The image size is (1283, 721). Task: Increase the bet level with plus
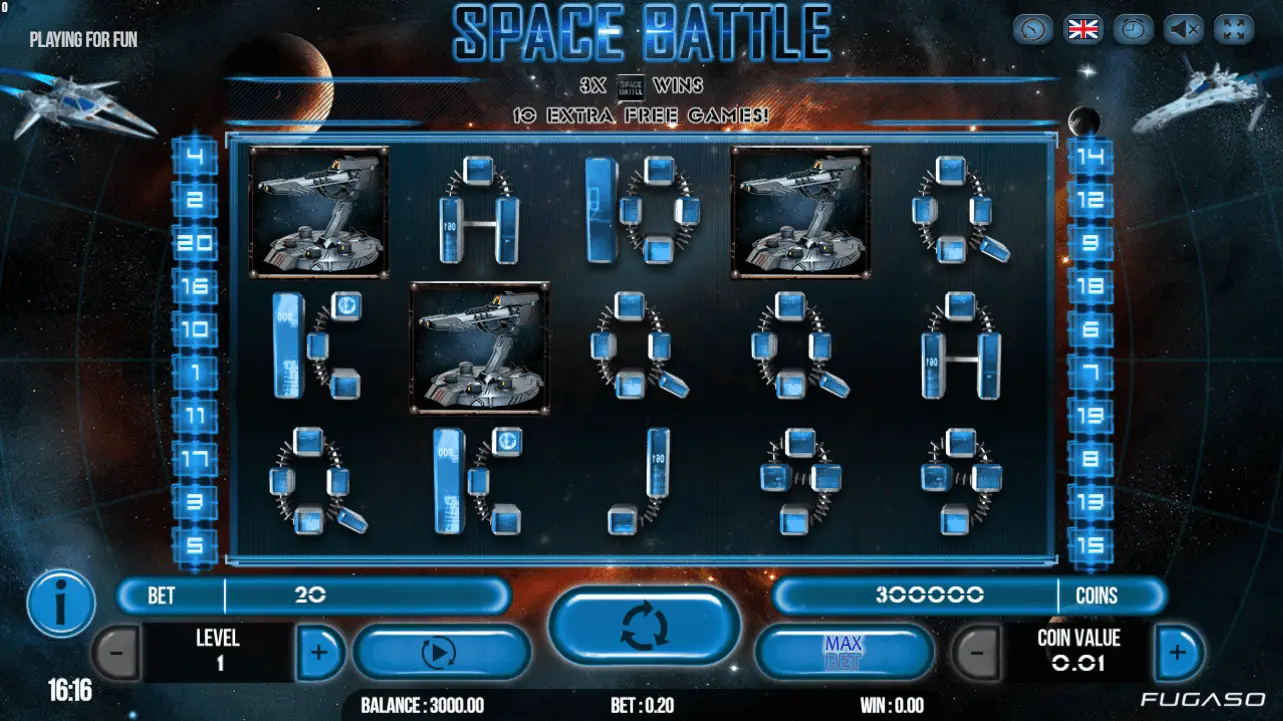pos(319,653)
